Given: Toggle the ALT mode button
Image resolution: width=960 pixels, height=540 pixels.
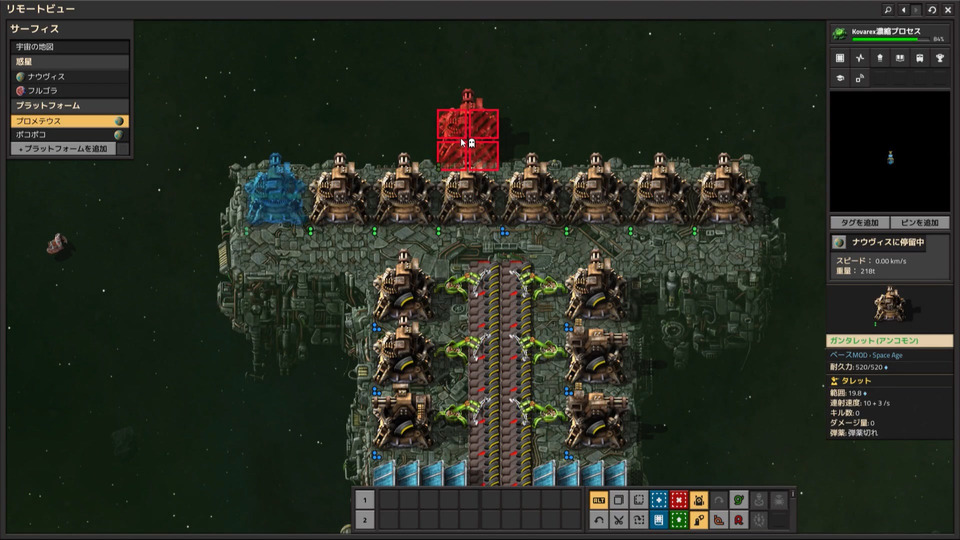Looking at the screenshot, I should [598, 500].
